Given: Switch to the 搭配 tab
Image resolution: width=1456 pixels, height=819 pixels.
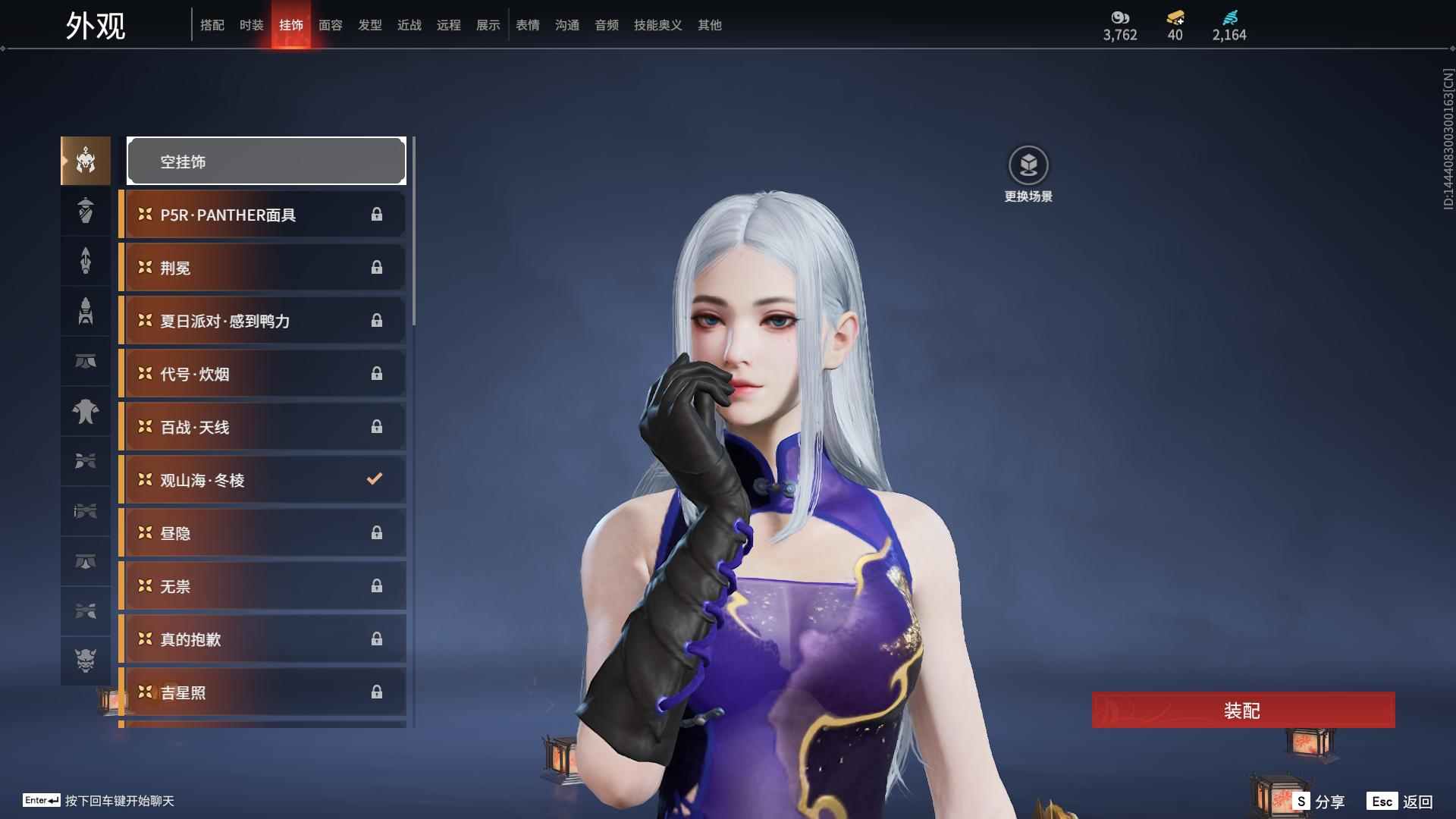Looking at the screenshot, I should click(212, 25).
